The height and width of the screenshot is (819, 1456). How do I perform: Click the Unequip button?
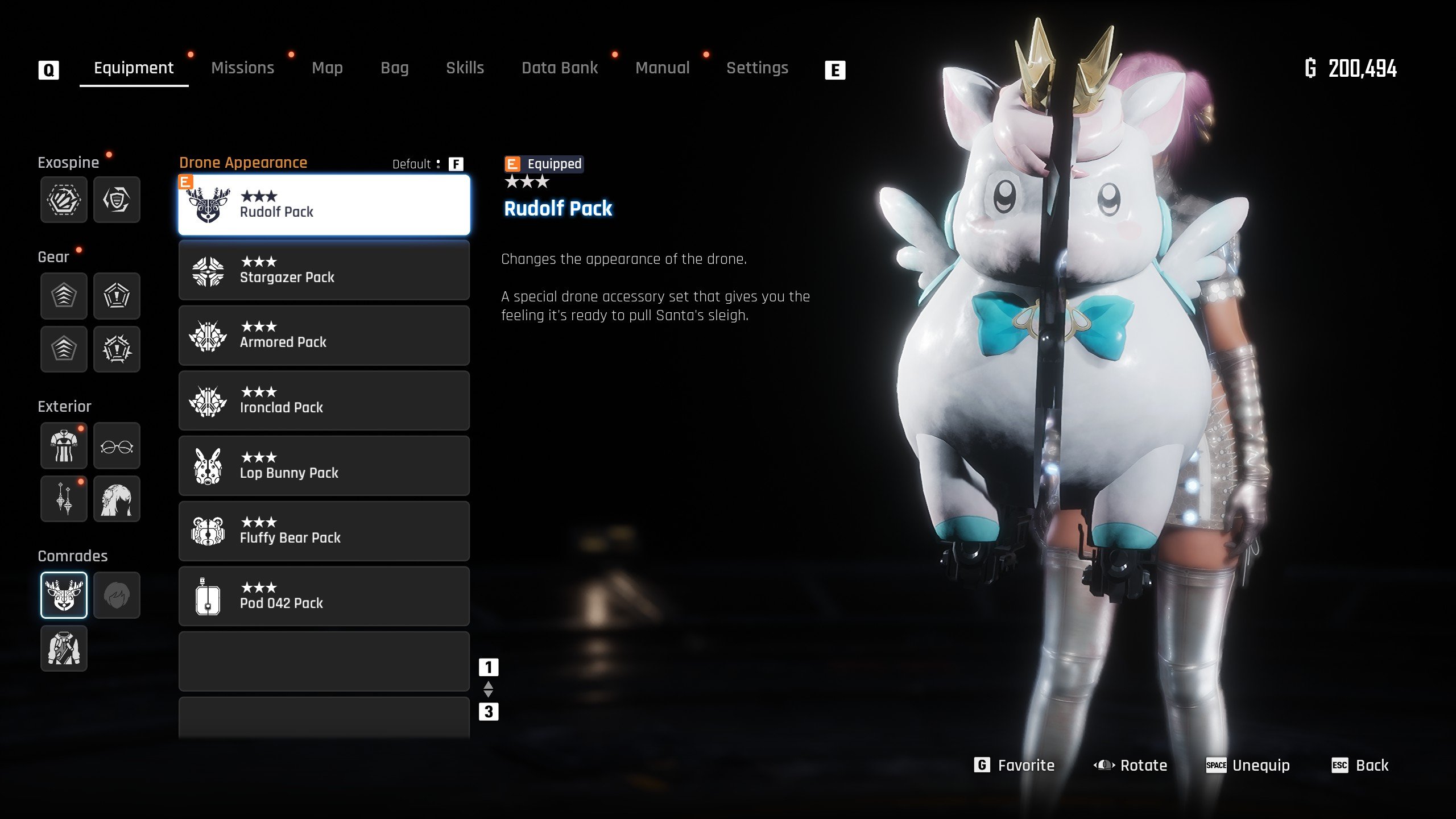tap(1248, 766)
